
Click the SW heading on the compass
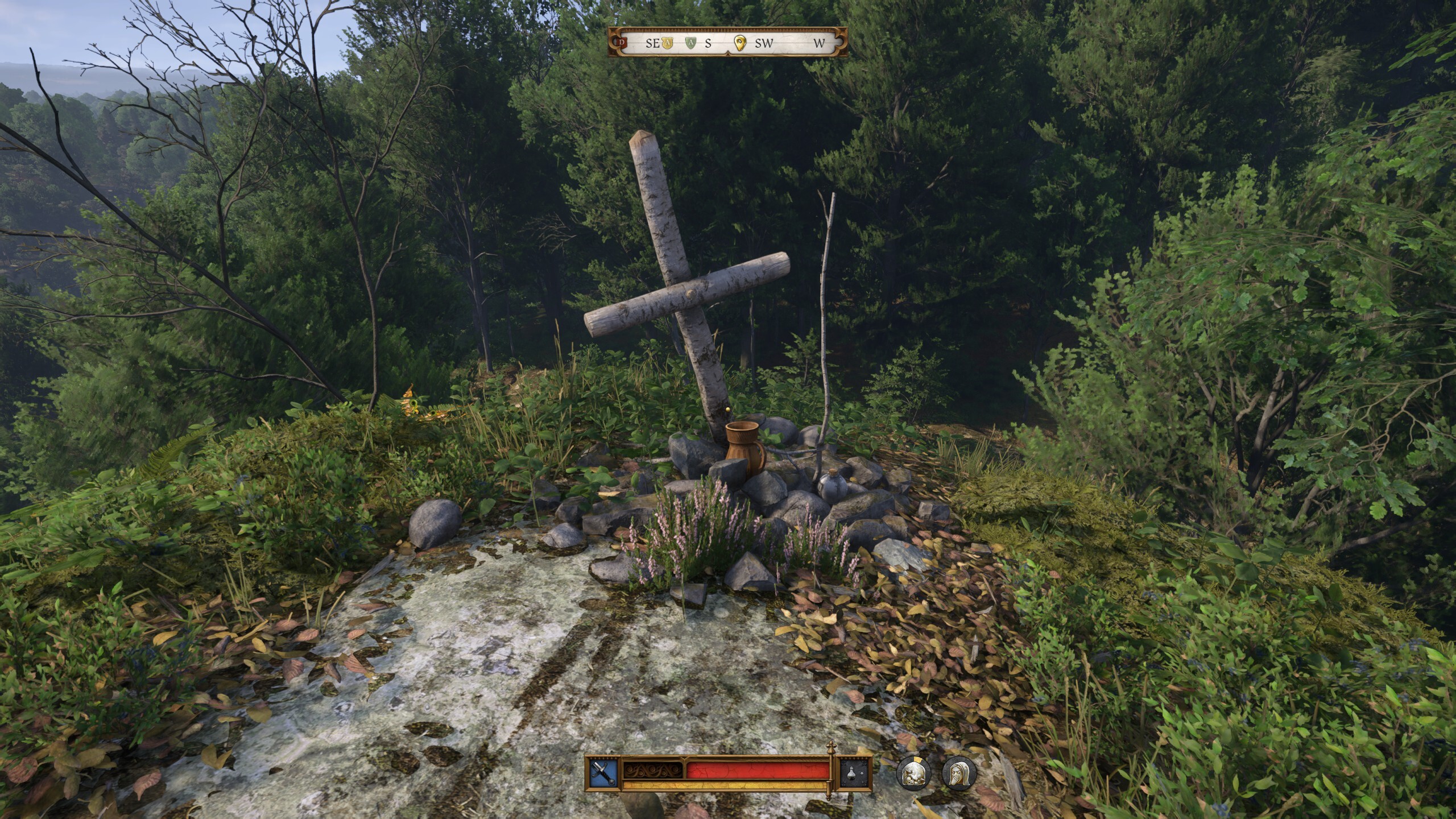765,43
